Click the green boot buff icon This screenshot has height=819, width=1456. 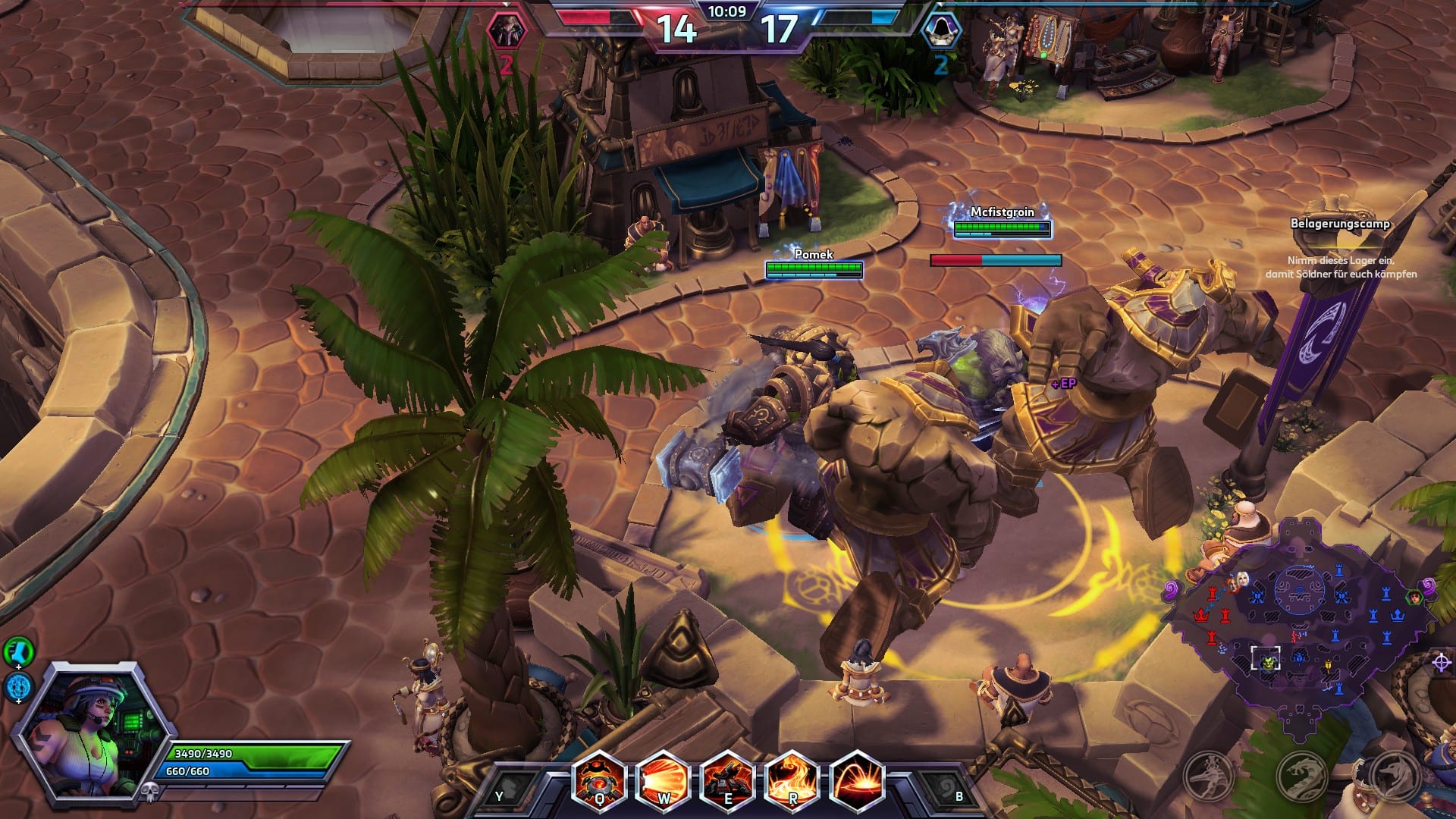17,651
